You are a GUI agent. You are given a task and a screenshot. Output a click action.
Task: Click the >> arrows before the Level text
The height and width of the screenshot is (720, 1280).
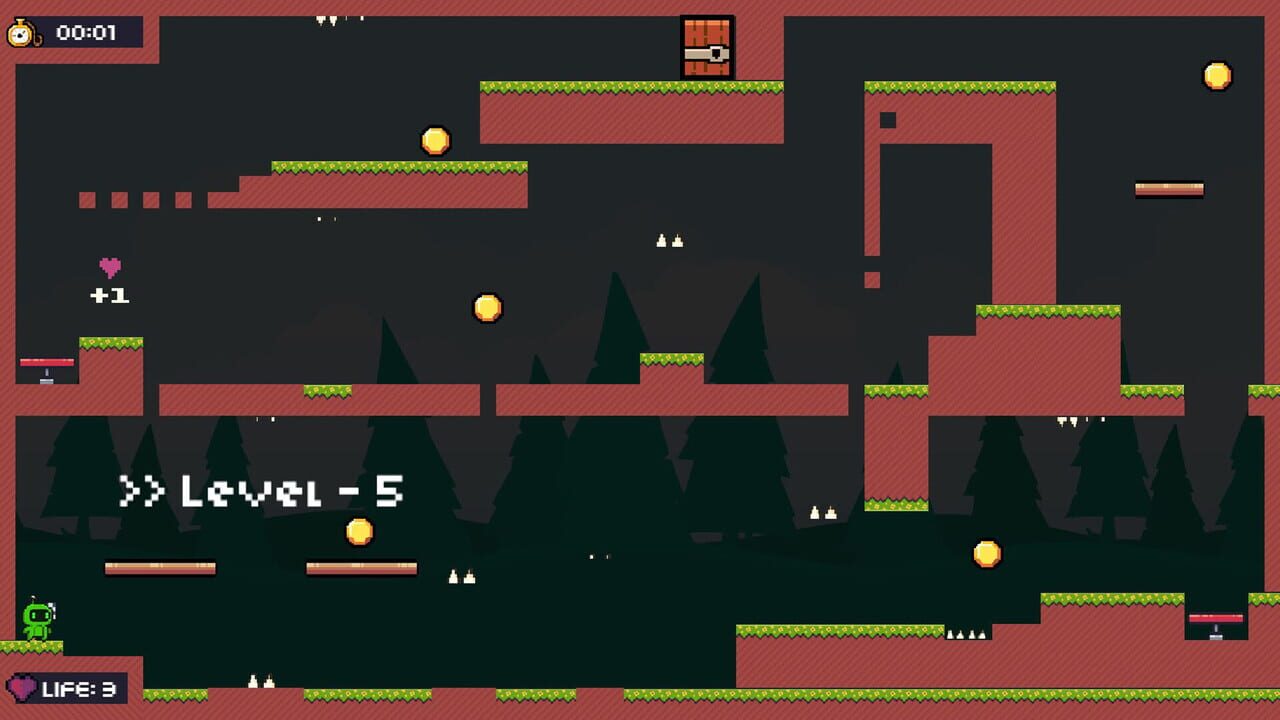click(143, 490)
